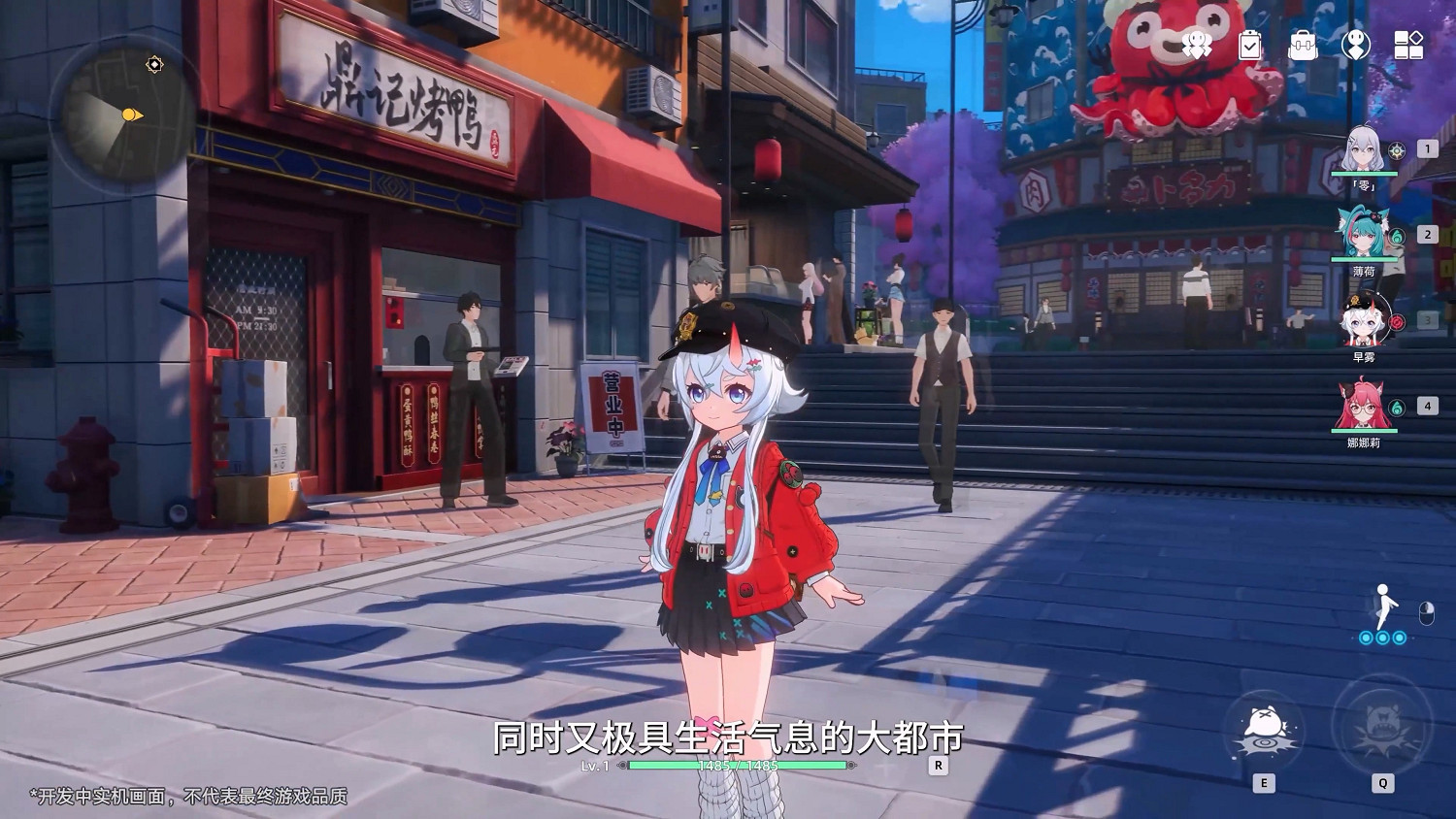This screenshot has height=819, width=1456.
Task: Click the jumping figure movement icon
Action: click(x=1382, y=604)
